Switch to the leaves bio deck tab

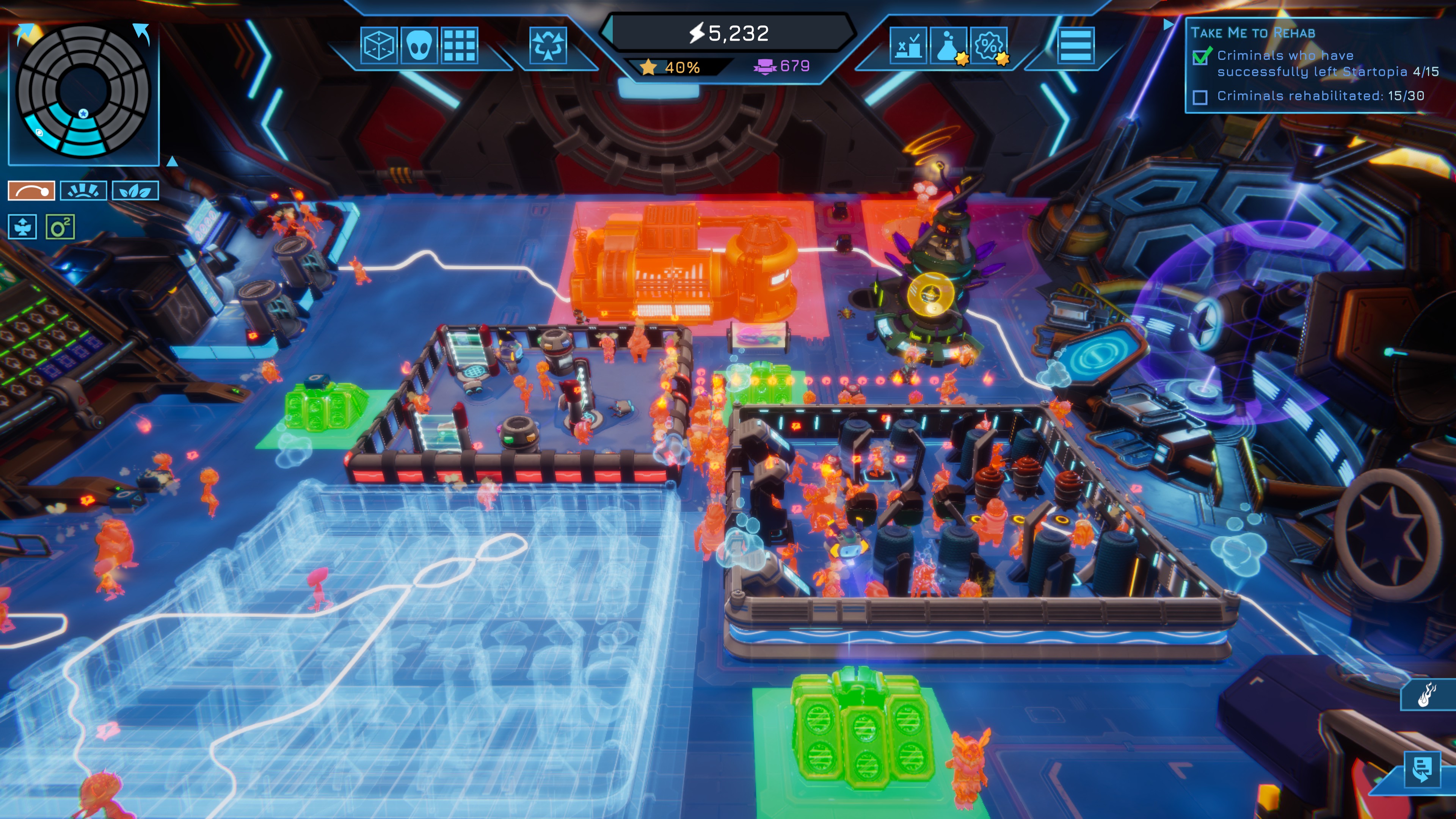point(135,191)
